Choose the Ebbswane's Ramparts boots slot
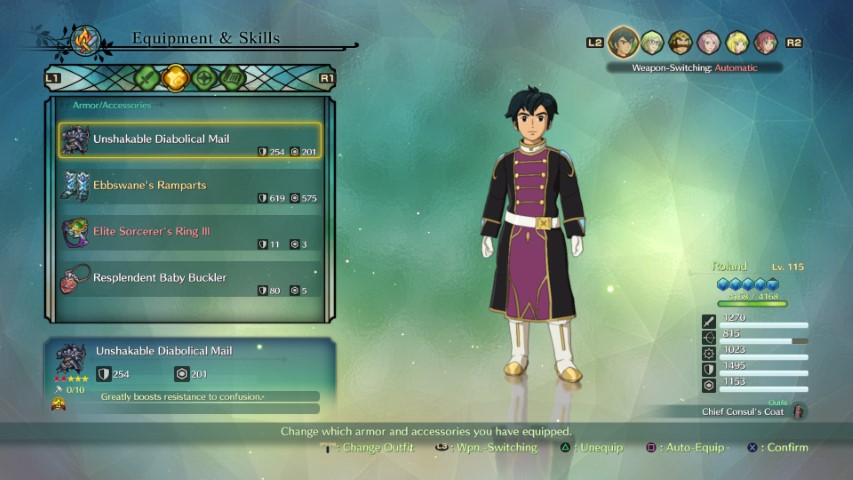The height and width of the screenshot is (480, 853). tap(190, 187)
